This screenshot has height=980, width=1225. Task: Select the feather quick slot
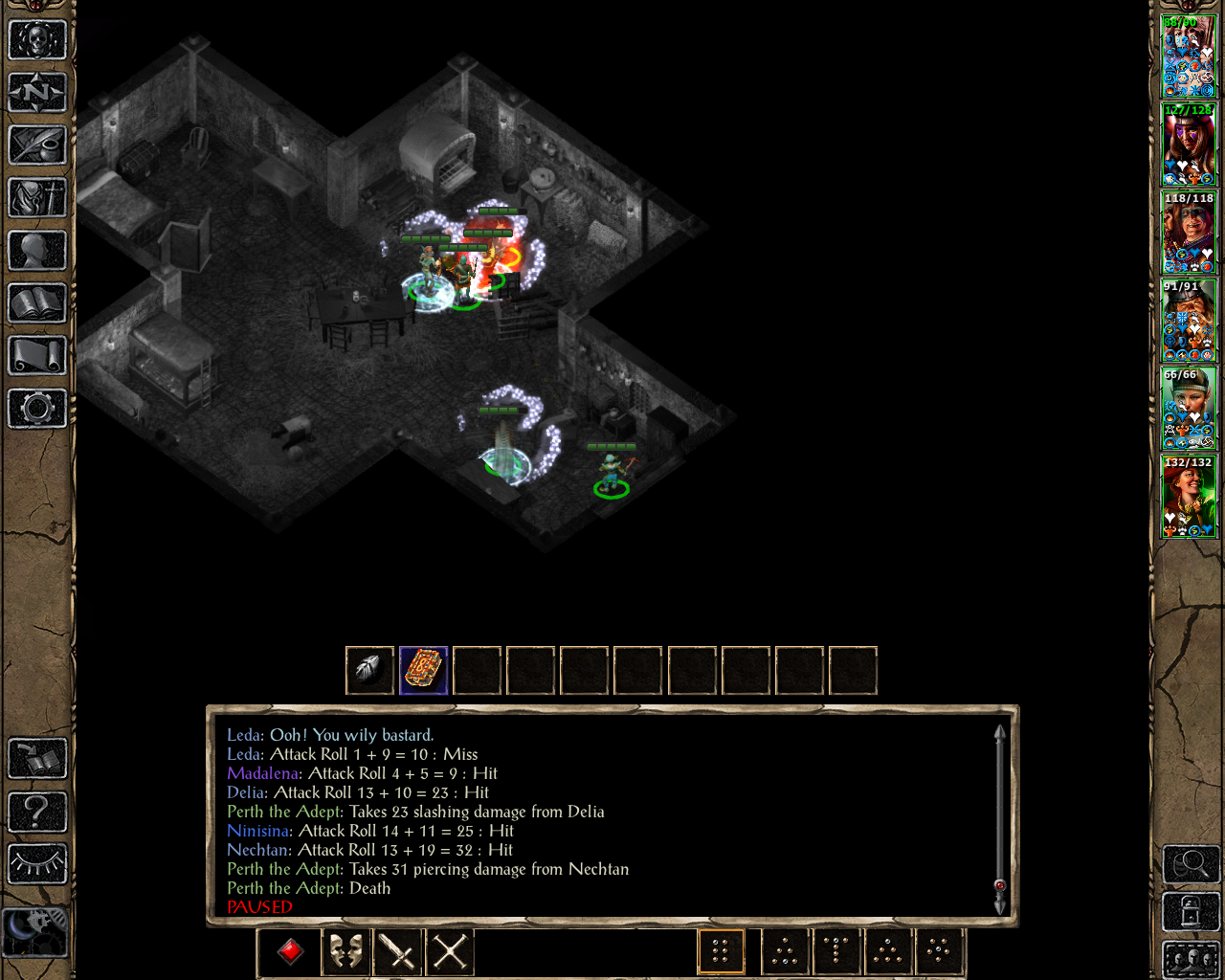tap(369, 670)
